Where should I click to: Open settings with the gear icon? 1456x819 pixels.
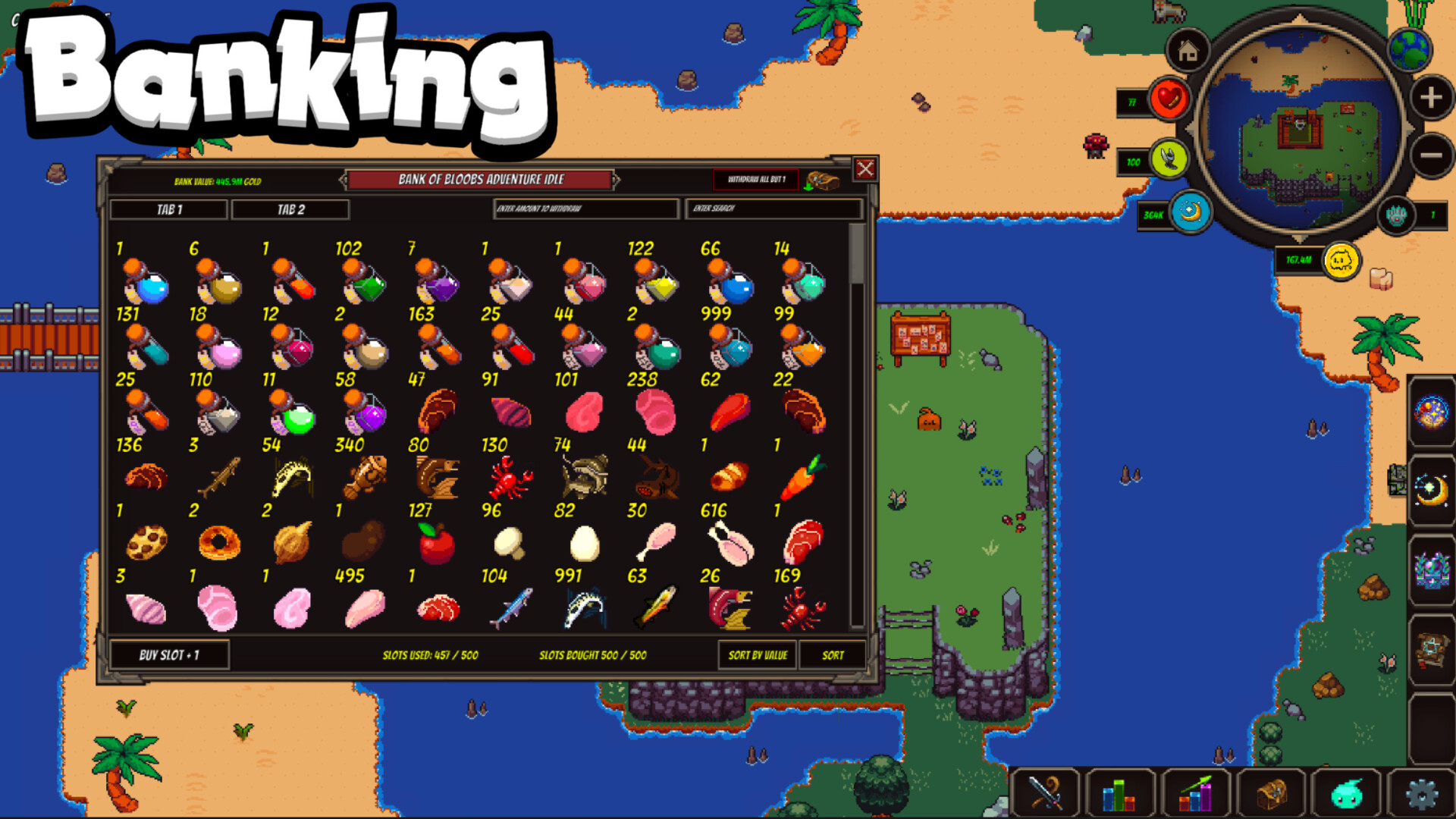[x=1424, y=792]
